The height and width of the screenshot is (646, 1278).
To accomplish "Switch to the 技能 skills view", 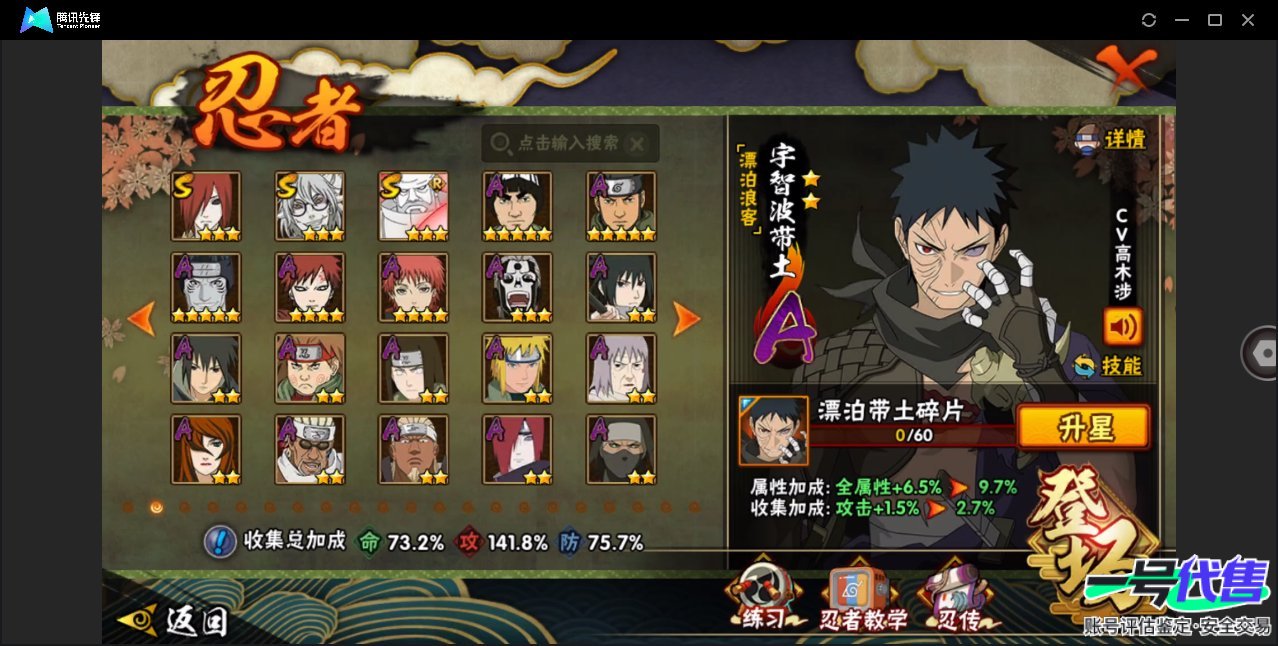I will pos(1108,366).
